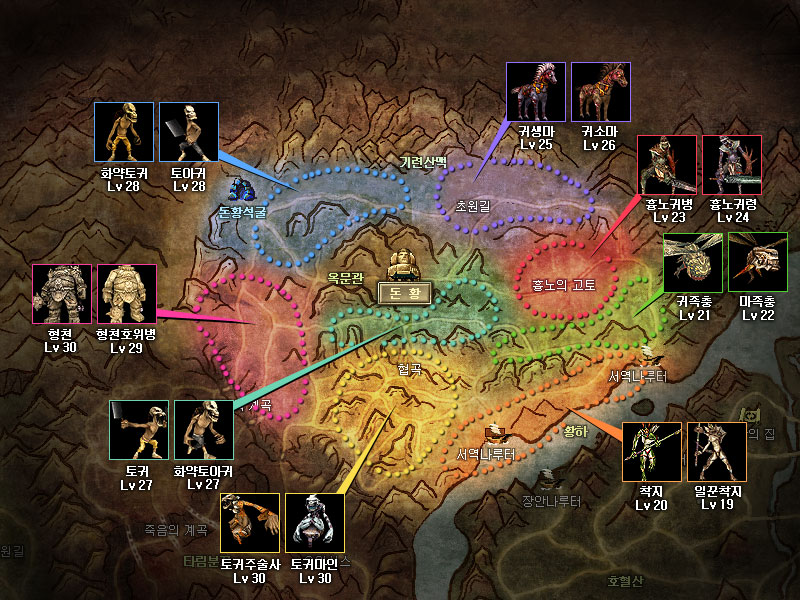The height and width of the screenshot is (600, 800).
Task: Choose the 귀생마 Lv 25 horse portrait
Action: click(536, 92)
